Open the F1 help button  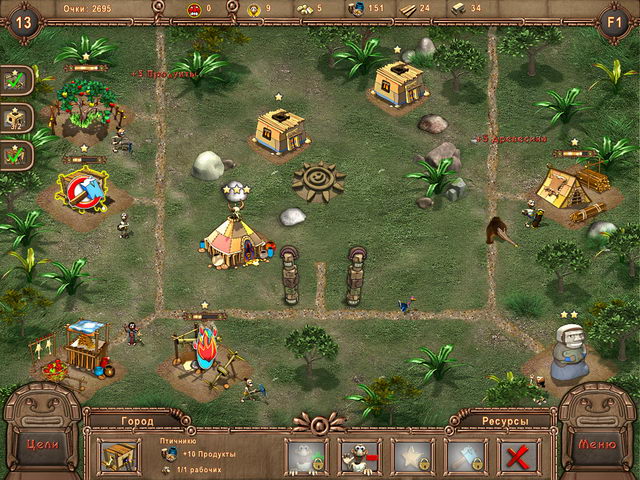point(614,20)
